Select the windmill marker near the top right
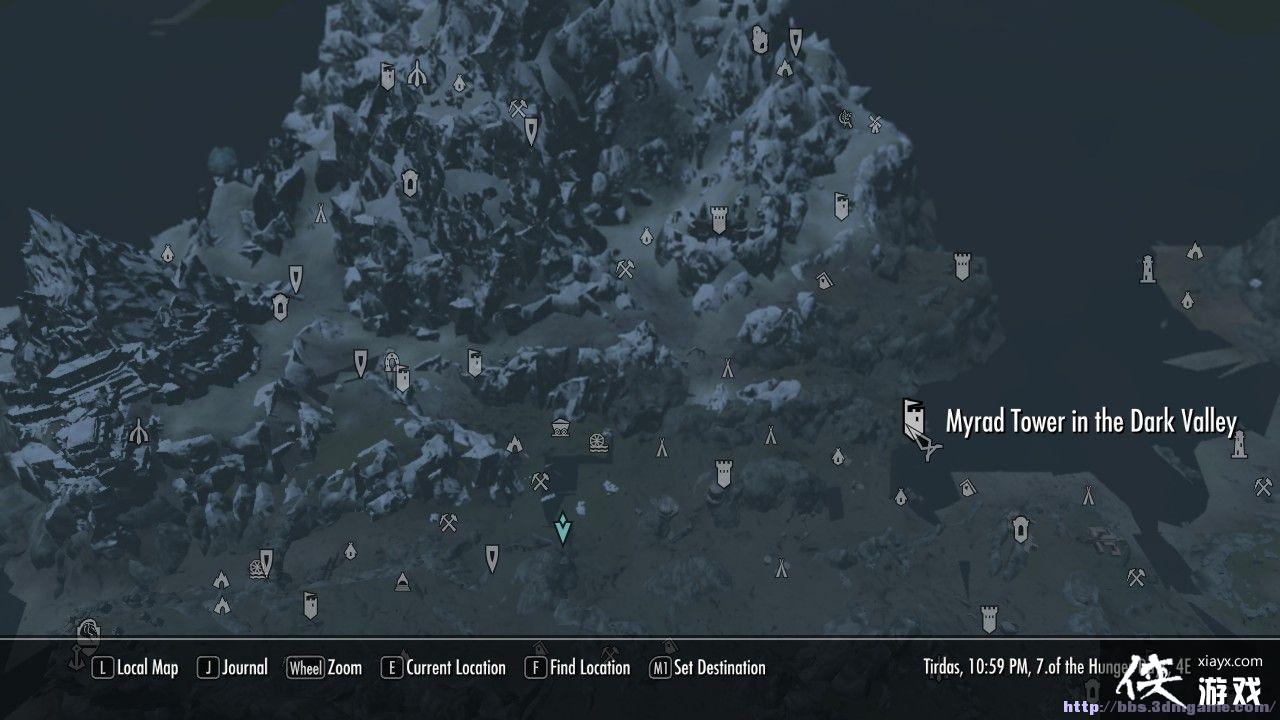The image size is (1280, 720). click(875, 124)
